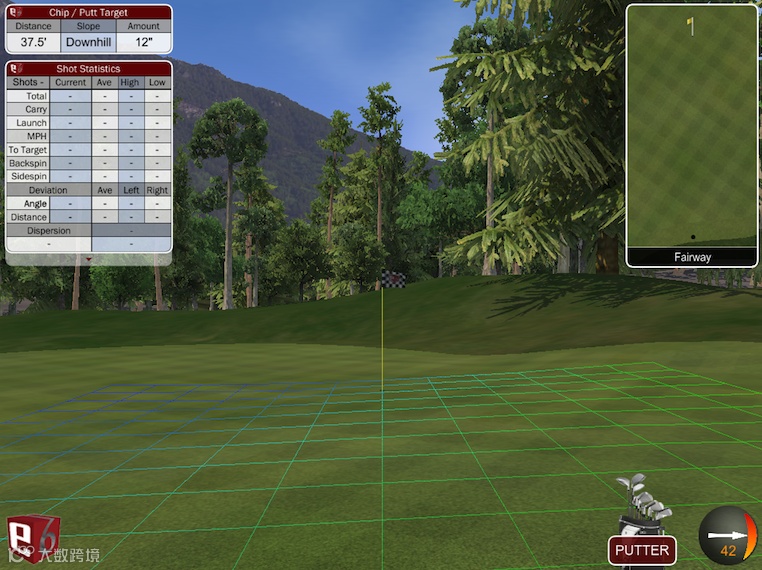This screenshot has width=762, height=570.
Task: Click the Shot Statistics panel header
Action: [x=88, y=69]
